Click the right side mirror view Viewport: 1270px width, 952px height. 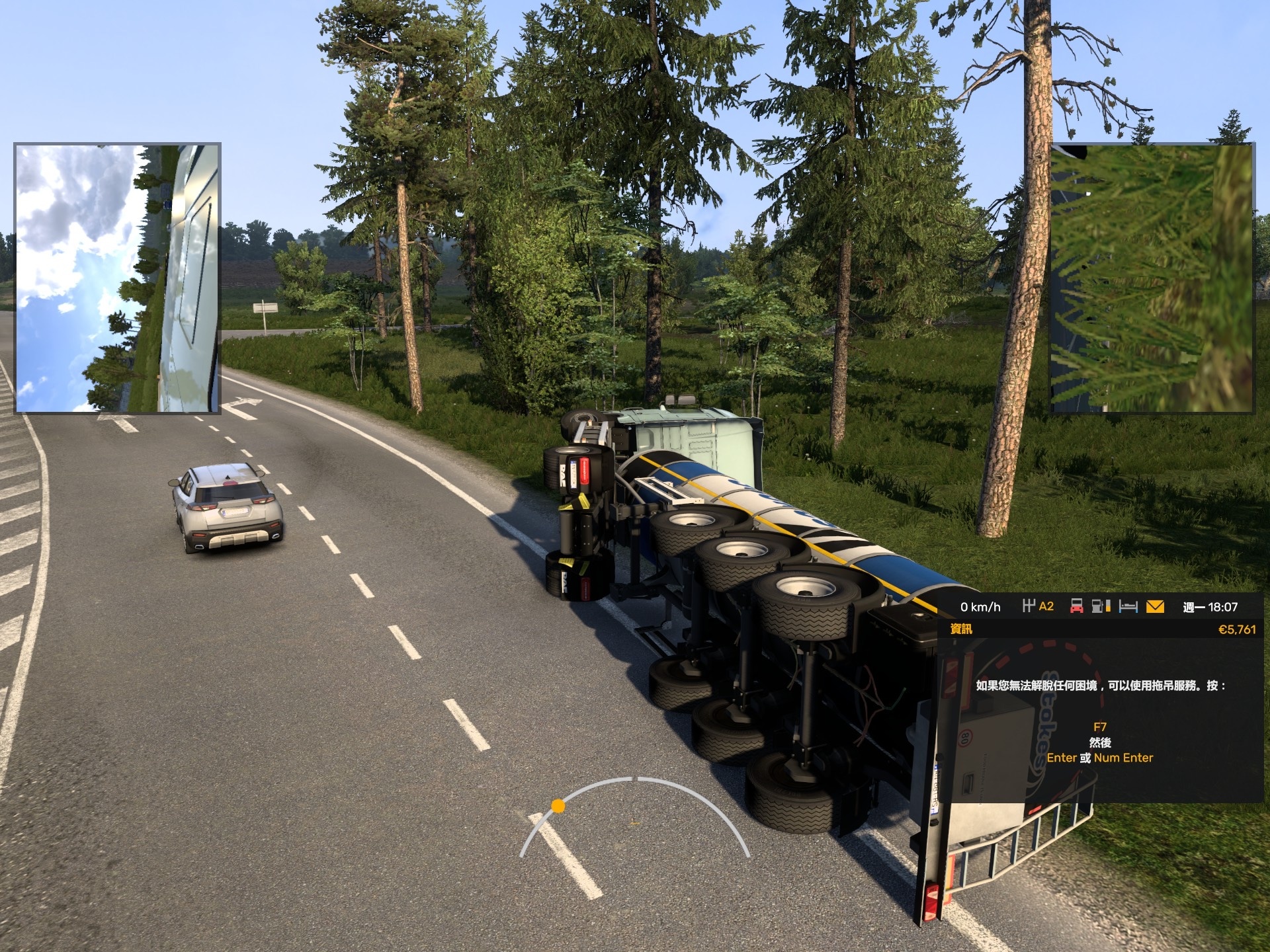pos(1152,278)
